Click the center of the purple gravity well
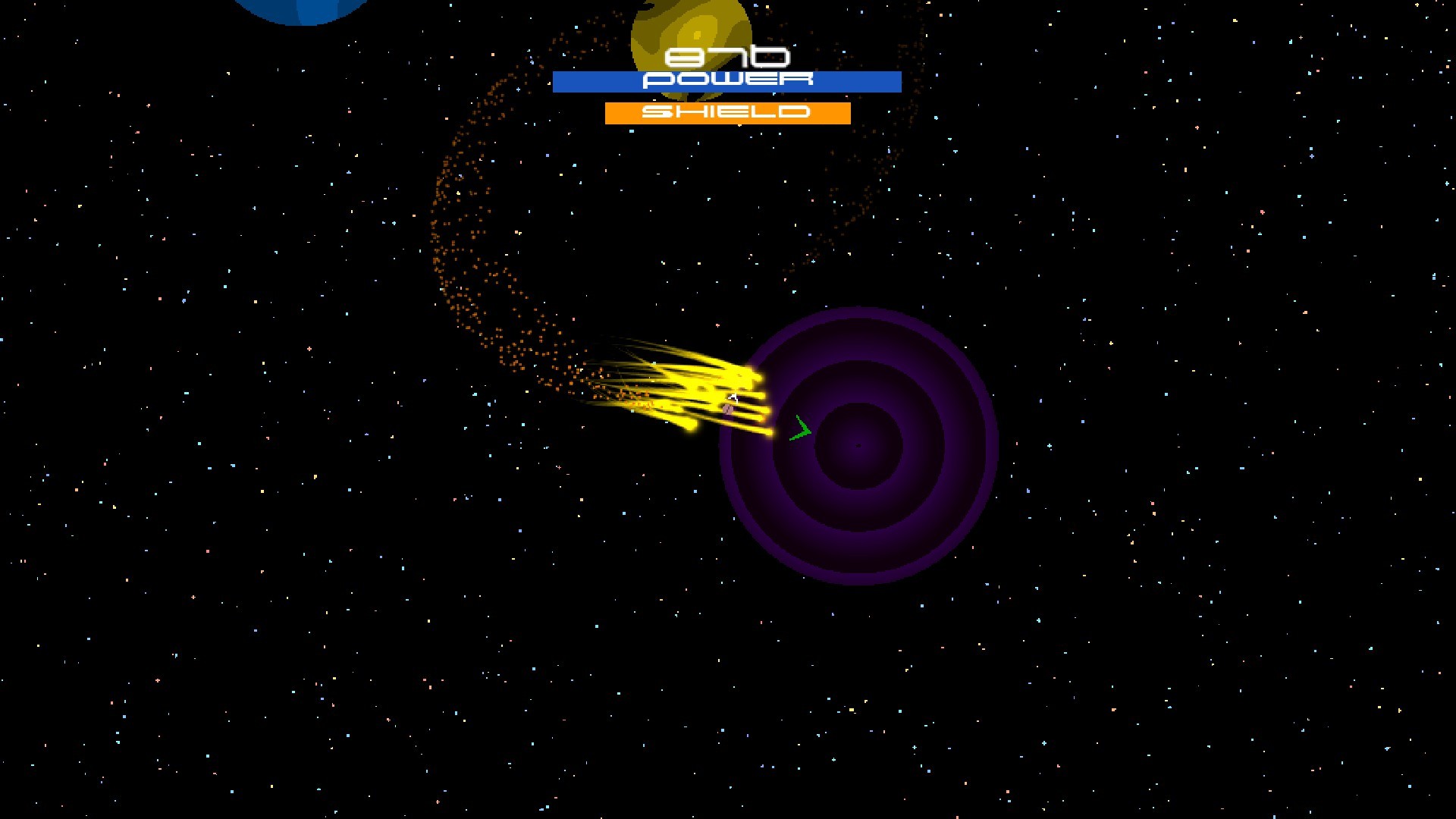Screen dimensions: 1456x819 pos(857,446)
